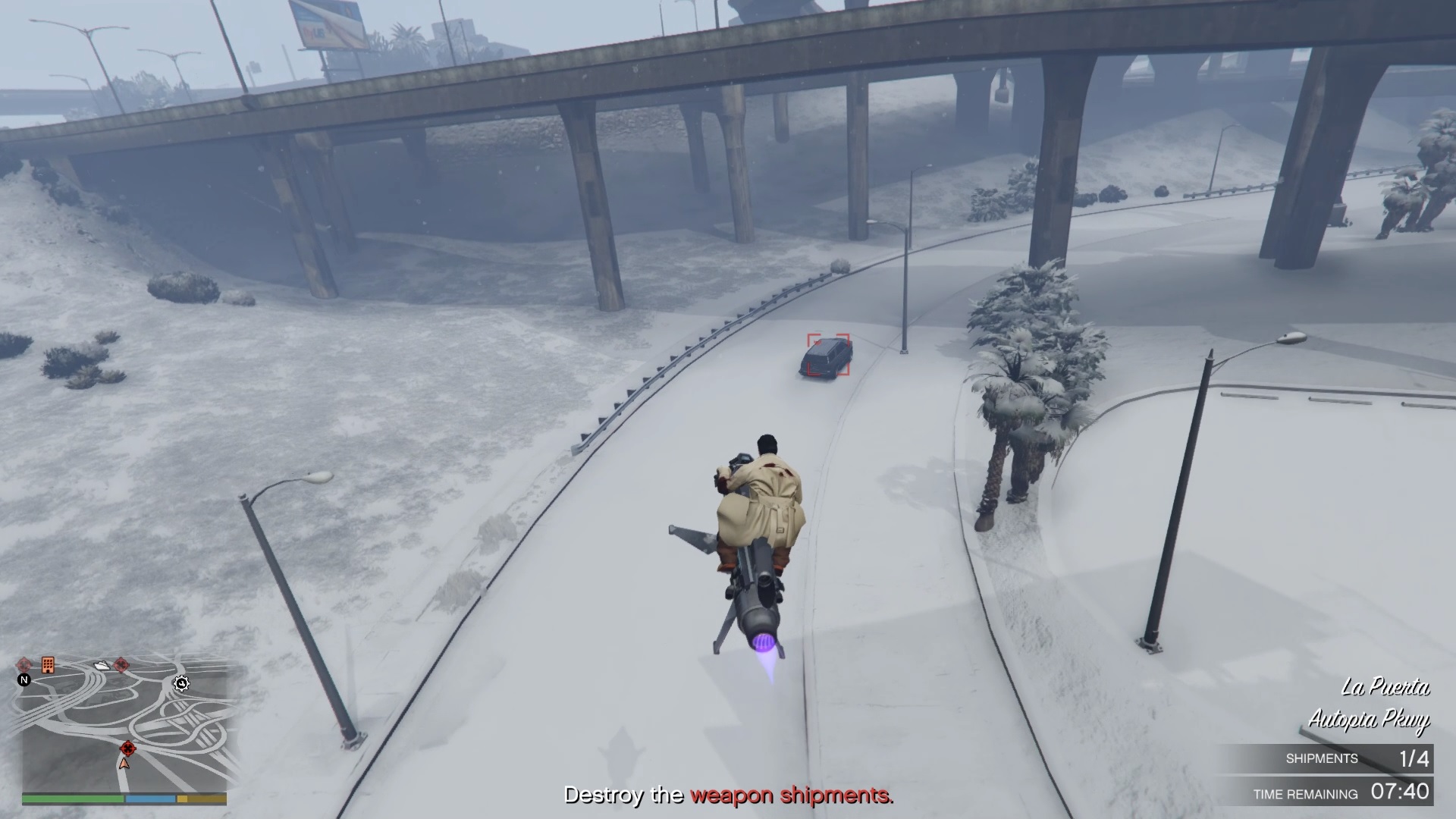
Task: Select the gear timer icon on the minimap
Action: tap(181, 684)
